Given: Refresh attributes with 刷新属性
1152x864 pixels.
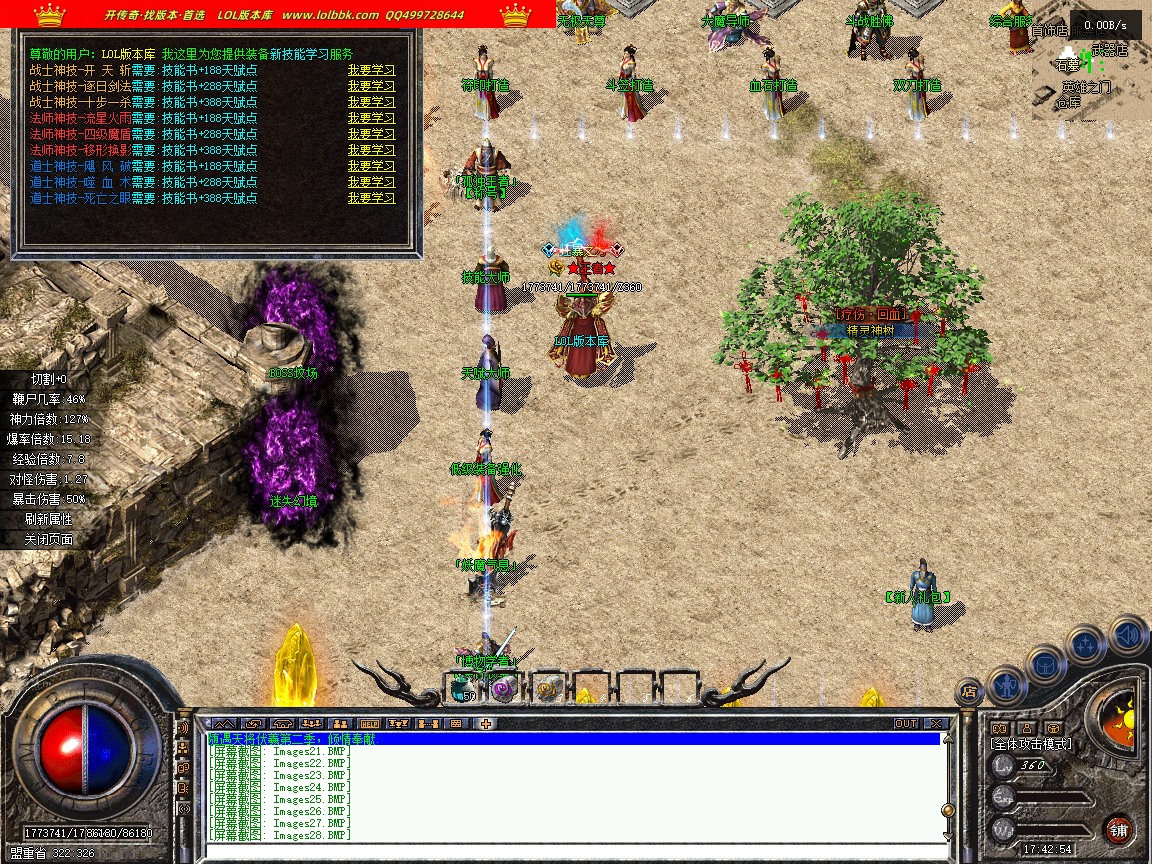Looking at the screenshot, I should [51, 519].
